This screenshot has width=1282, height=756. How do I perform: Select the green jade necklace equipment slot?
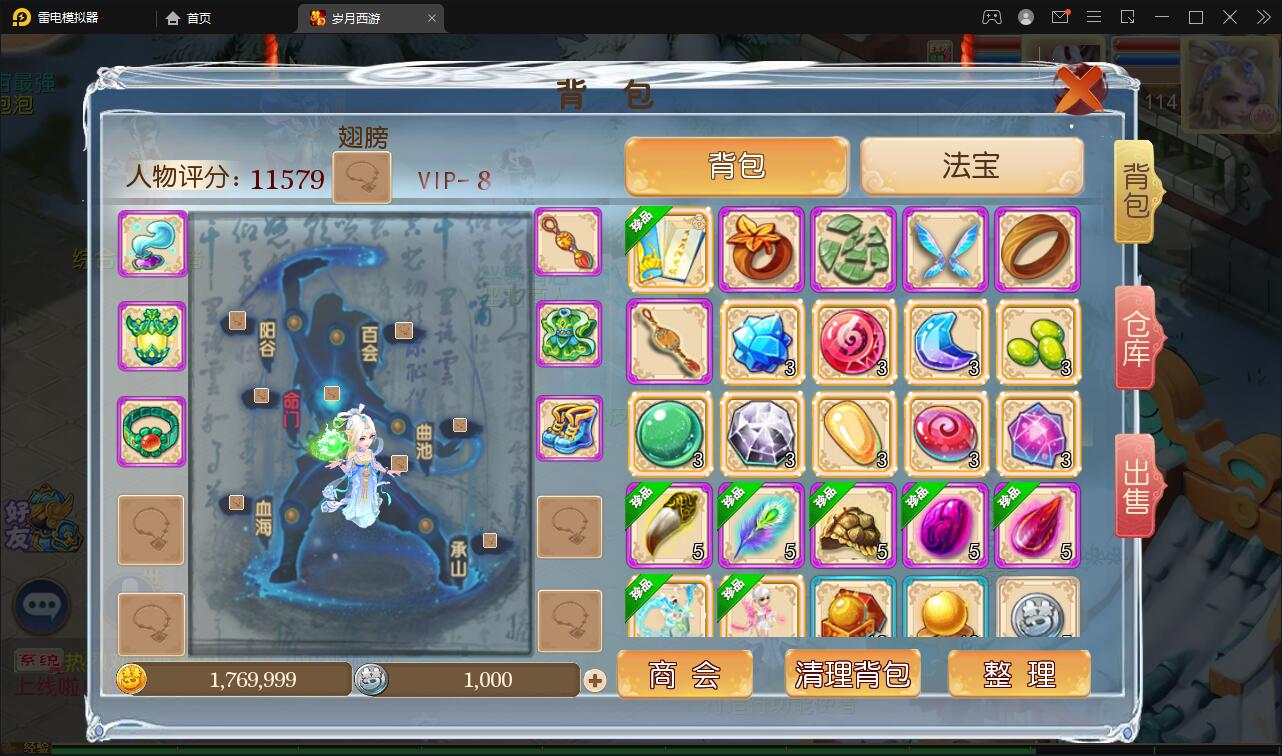pyautogui.click(x=151, y=432)
